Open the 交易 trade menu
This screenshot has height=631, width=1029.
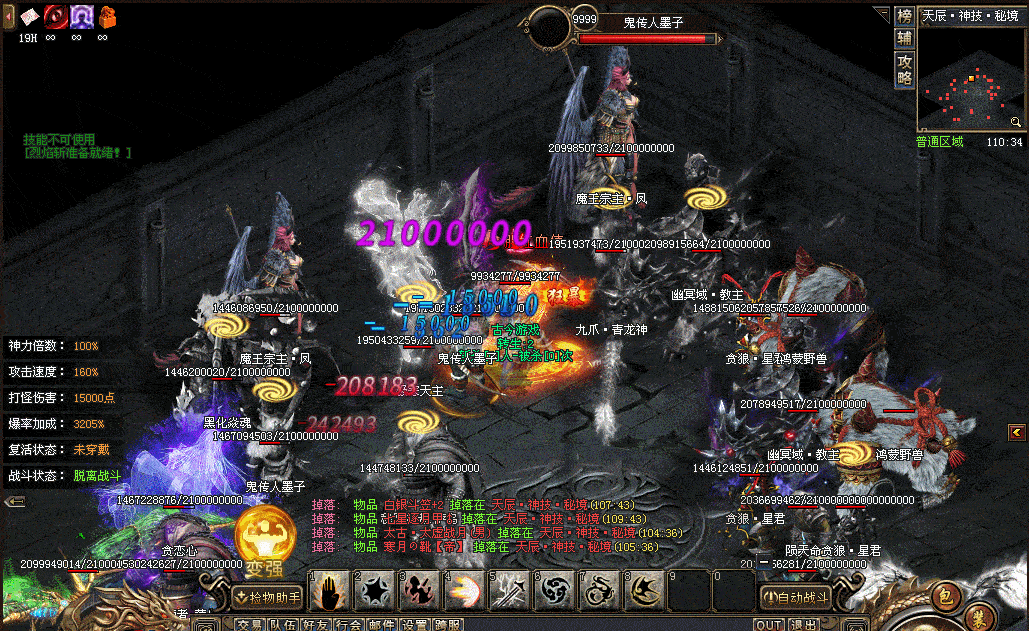[250, 624]
